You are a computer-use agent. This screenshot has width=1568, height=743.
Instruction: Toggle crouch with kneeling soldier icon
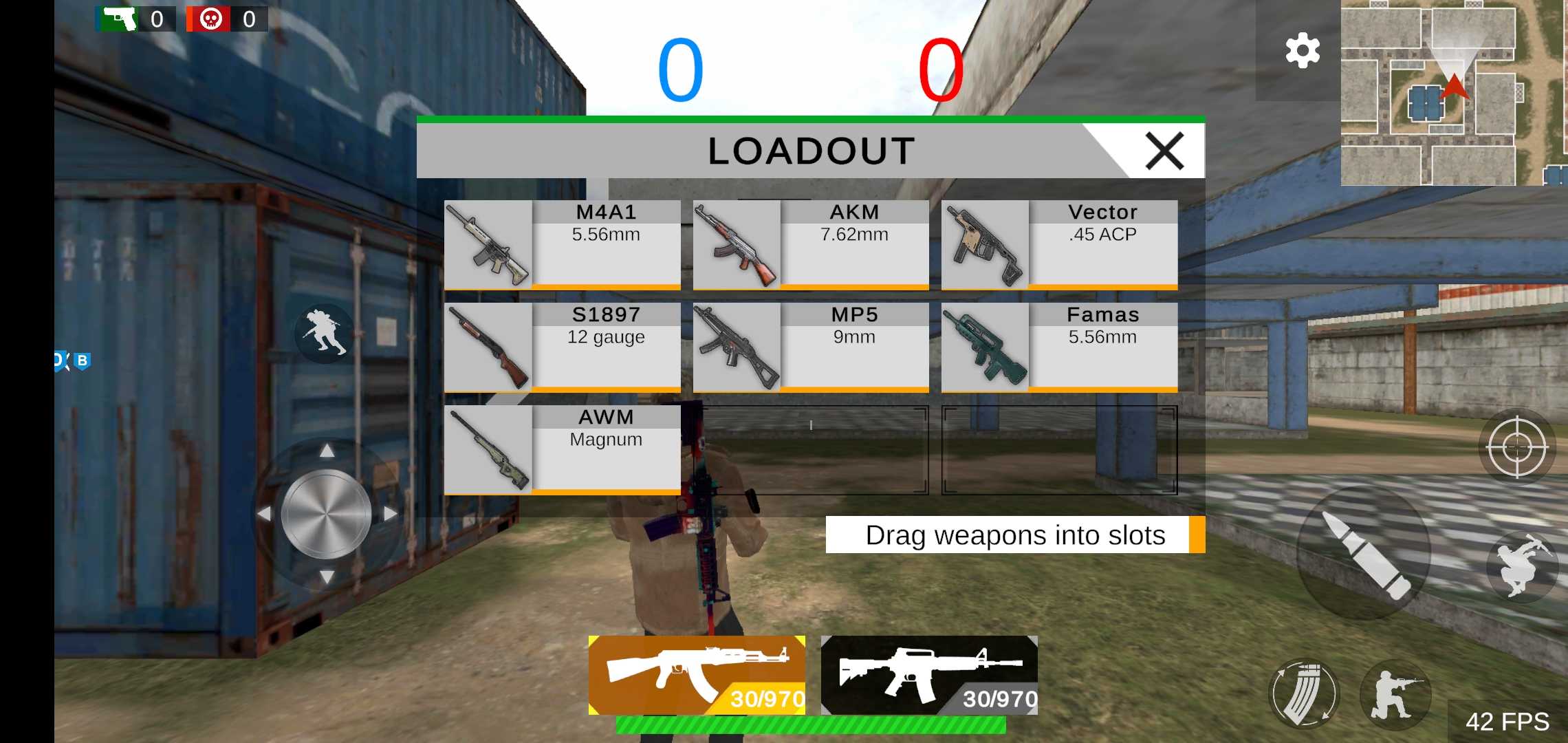coord(1395,693)
